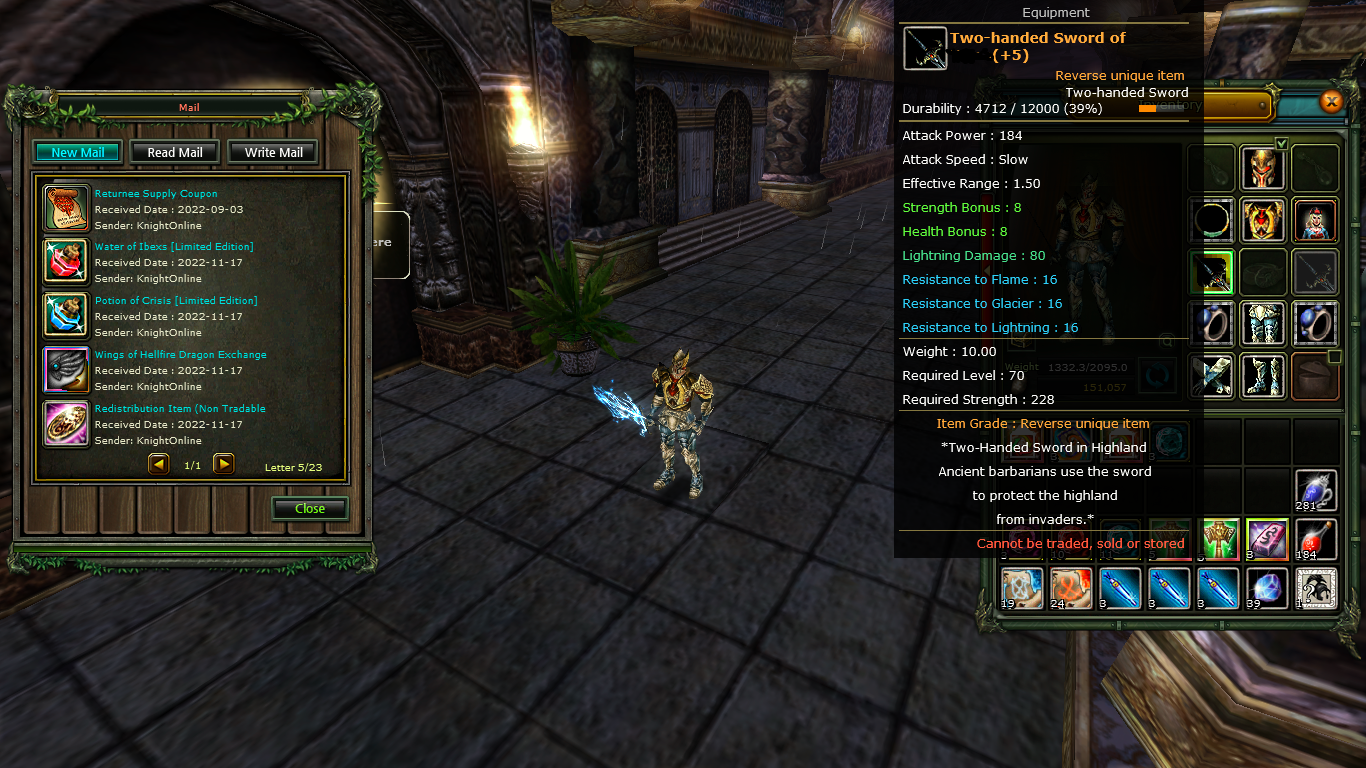1366x768 pixels.
Task: Select the blue gem stack of 39
Action: (x=1267, y=588)
